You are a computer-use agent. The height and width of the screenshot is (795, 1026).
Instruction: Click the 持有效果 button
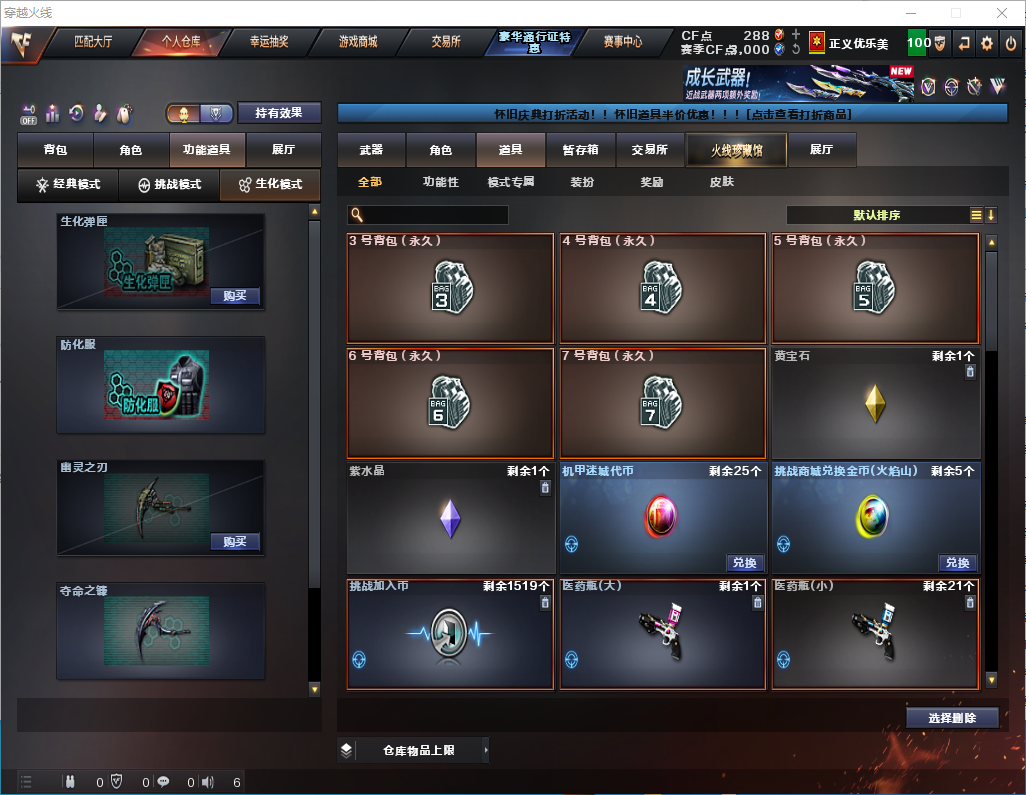tap(279, 113)
